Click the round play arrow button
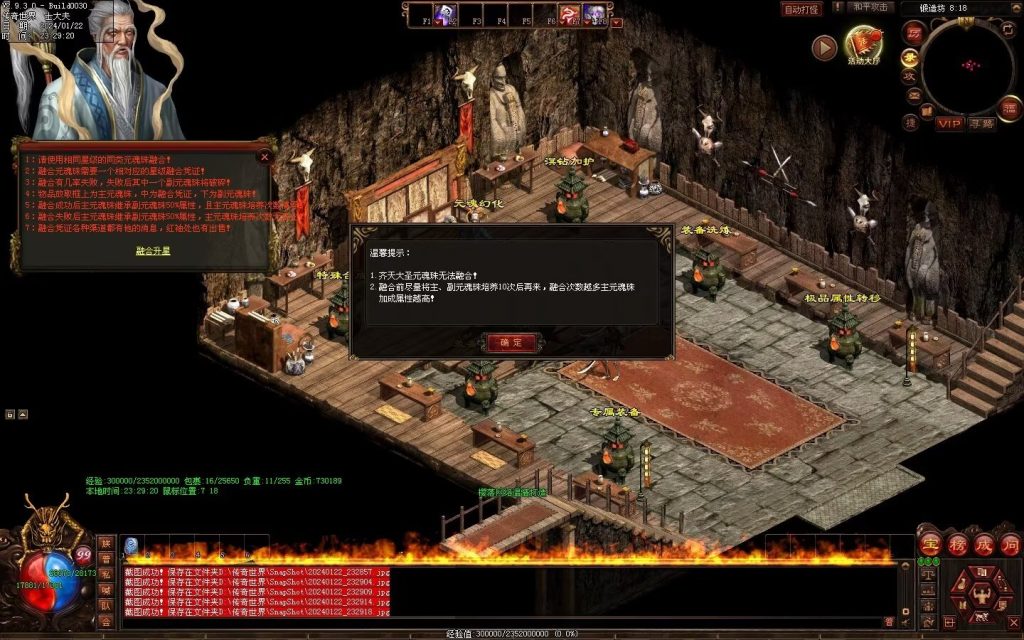Image resolution: width=1024 pixels, height=640 pixels. tap(823, 47)
